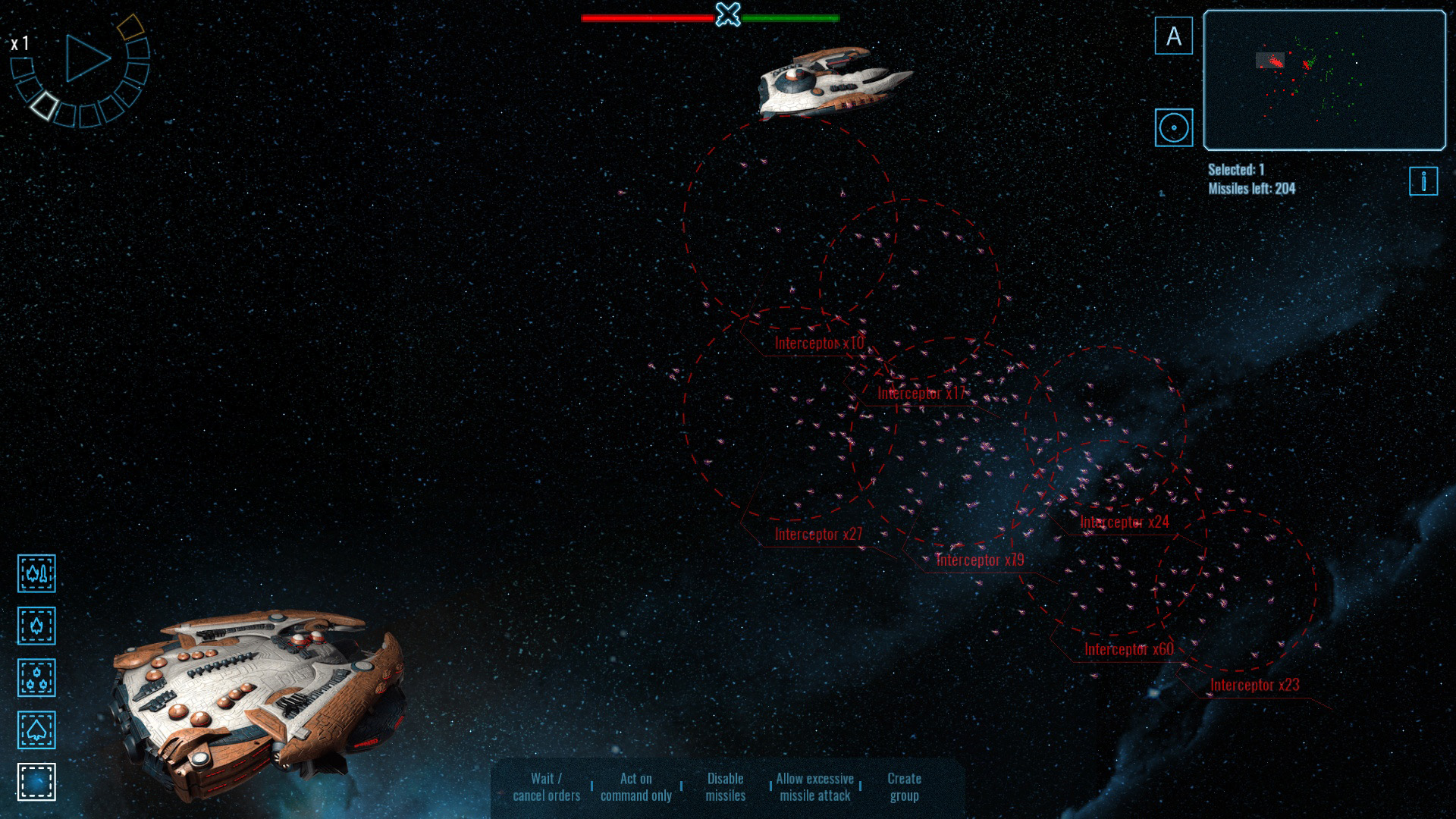Select the 'Interceptor x23' enemy group
This screenshot has width=1456, height=819.
(x=1254, y=684)
